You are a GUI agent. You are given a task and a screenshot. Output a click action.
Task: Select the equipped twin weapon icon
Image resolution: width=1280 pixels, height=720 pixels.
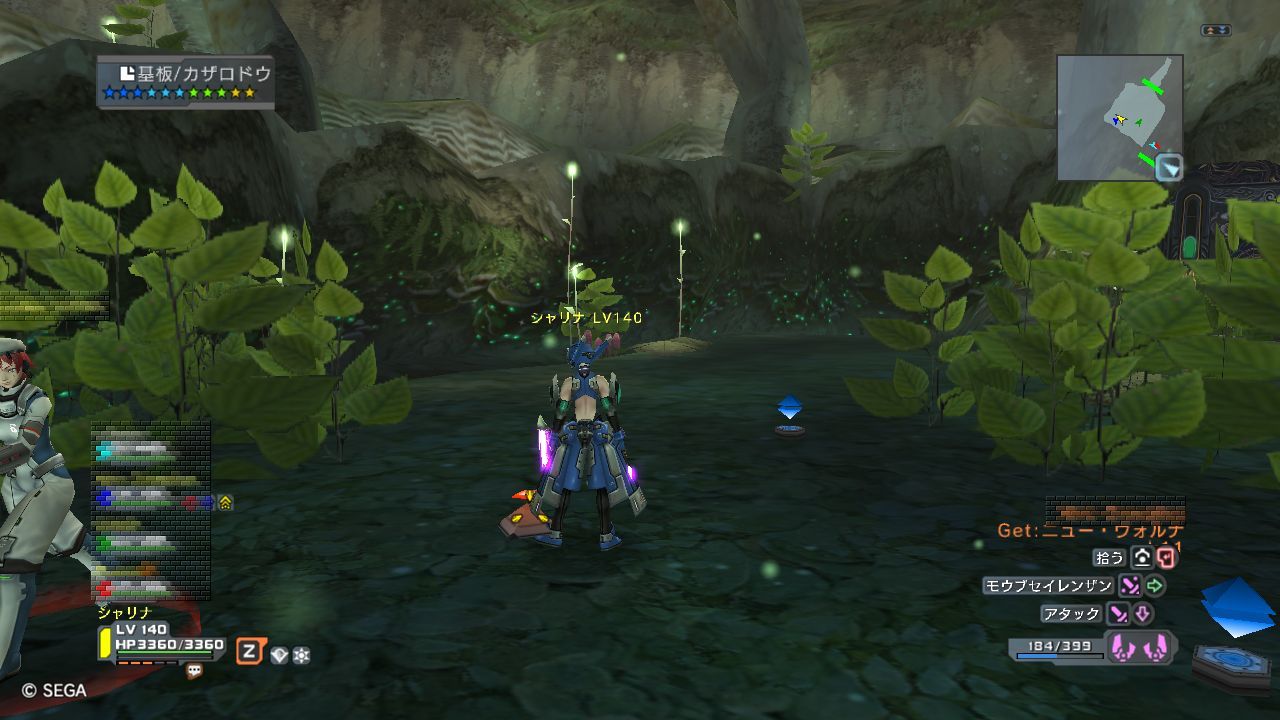(x=1140, y=647)
